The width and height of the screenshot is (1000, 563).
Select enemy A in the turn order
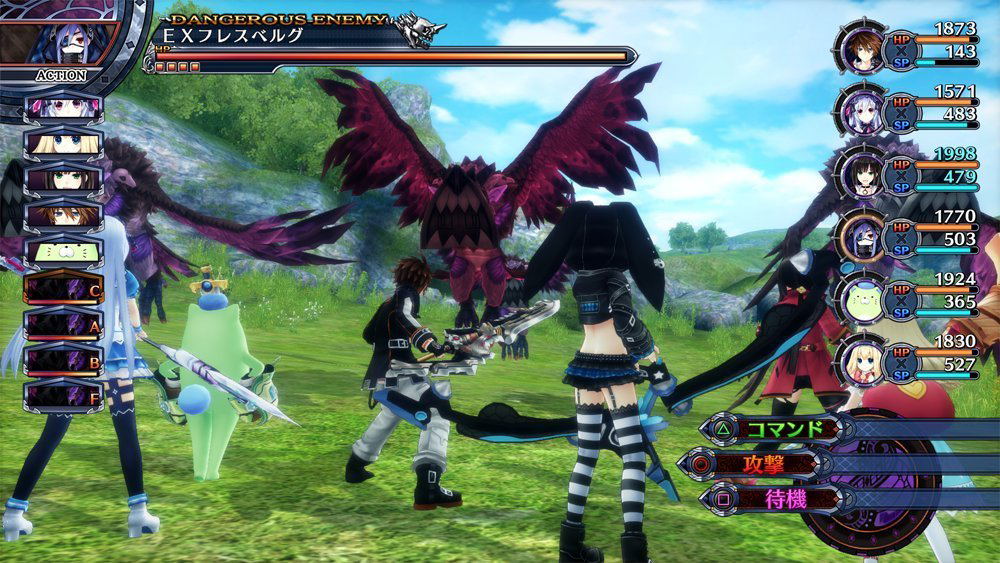click(x=62, y=324)
